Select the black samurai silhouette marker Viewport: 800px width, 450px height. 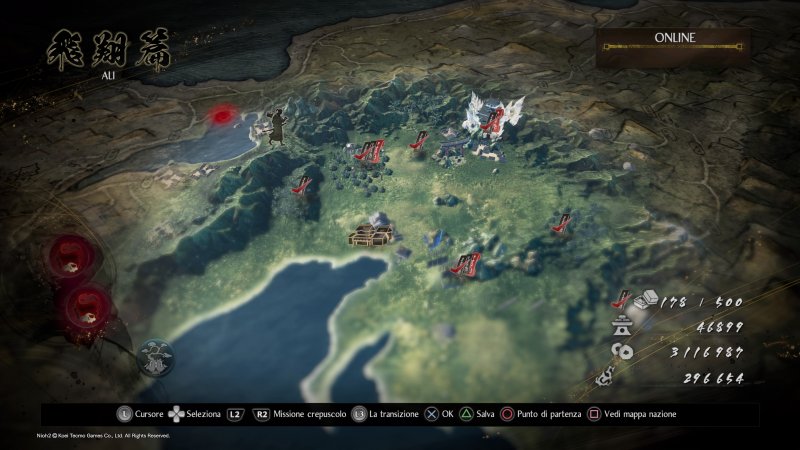(274, 126)
